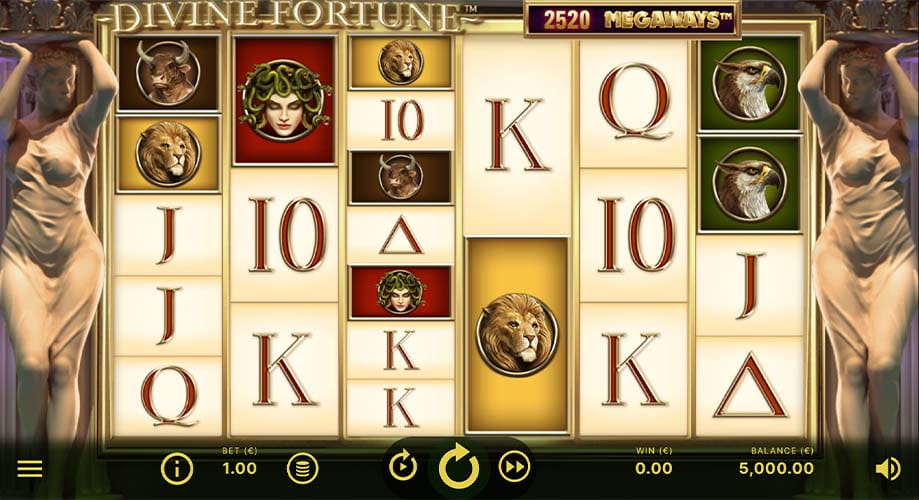Show the game info paytable

pos(177,468)
